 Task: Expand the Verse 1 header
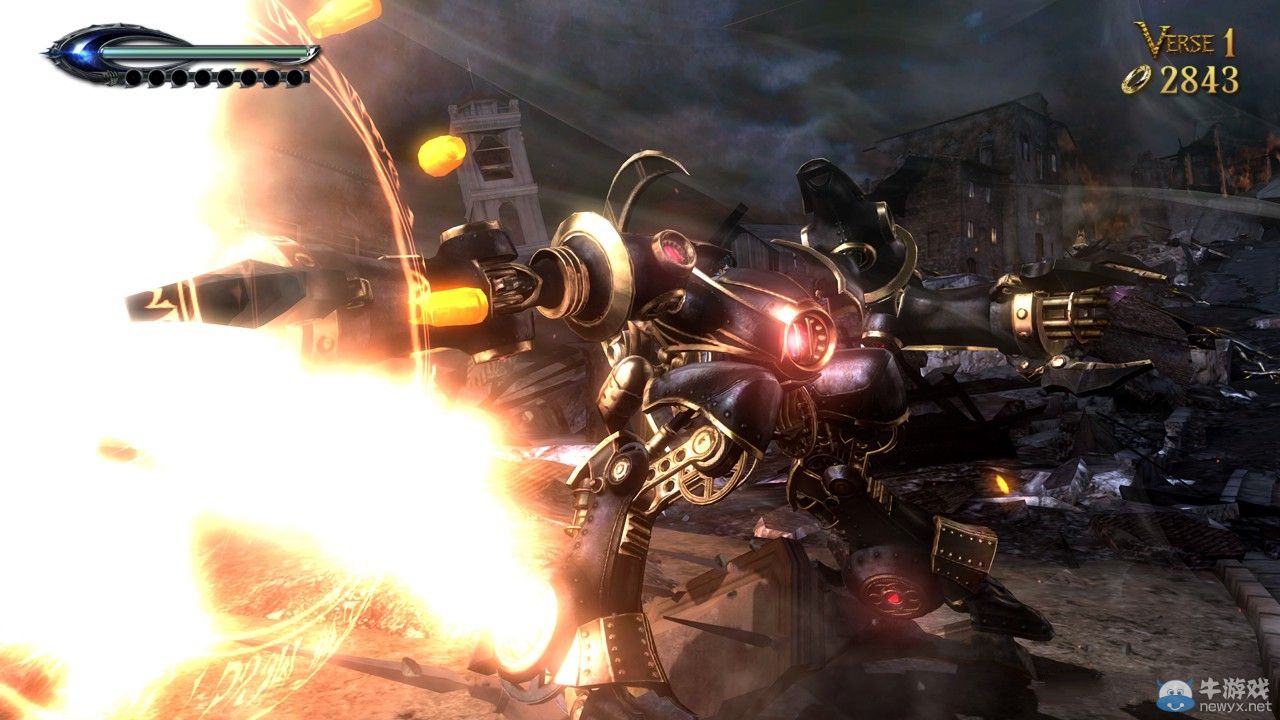pyautogui.click(x=1185, y=42)
